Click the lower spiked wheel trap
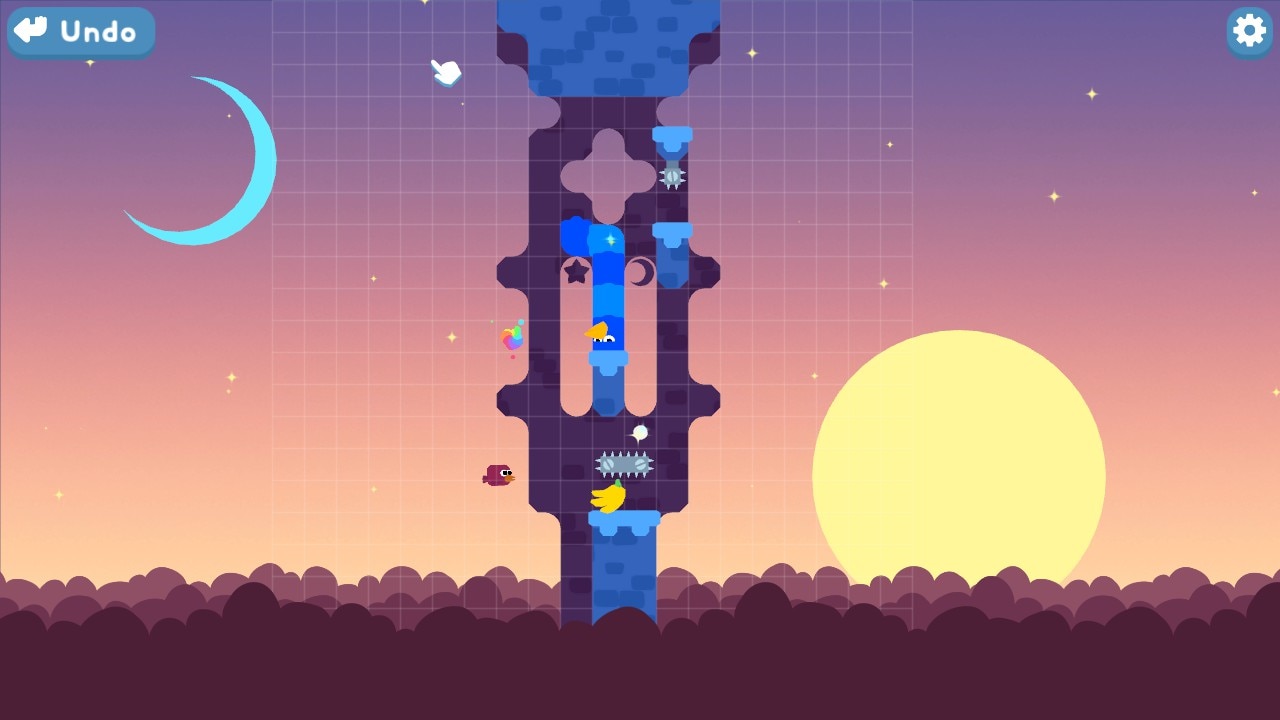 click(x=622, y=462)
